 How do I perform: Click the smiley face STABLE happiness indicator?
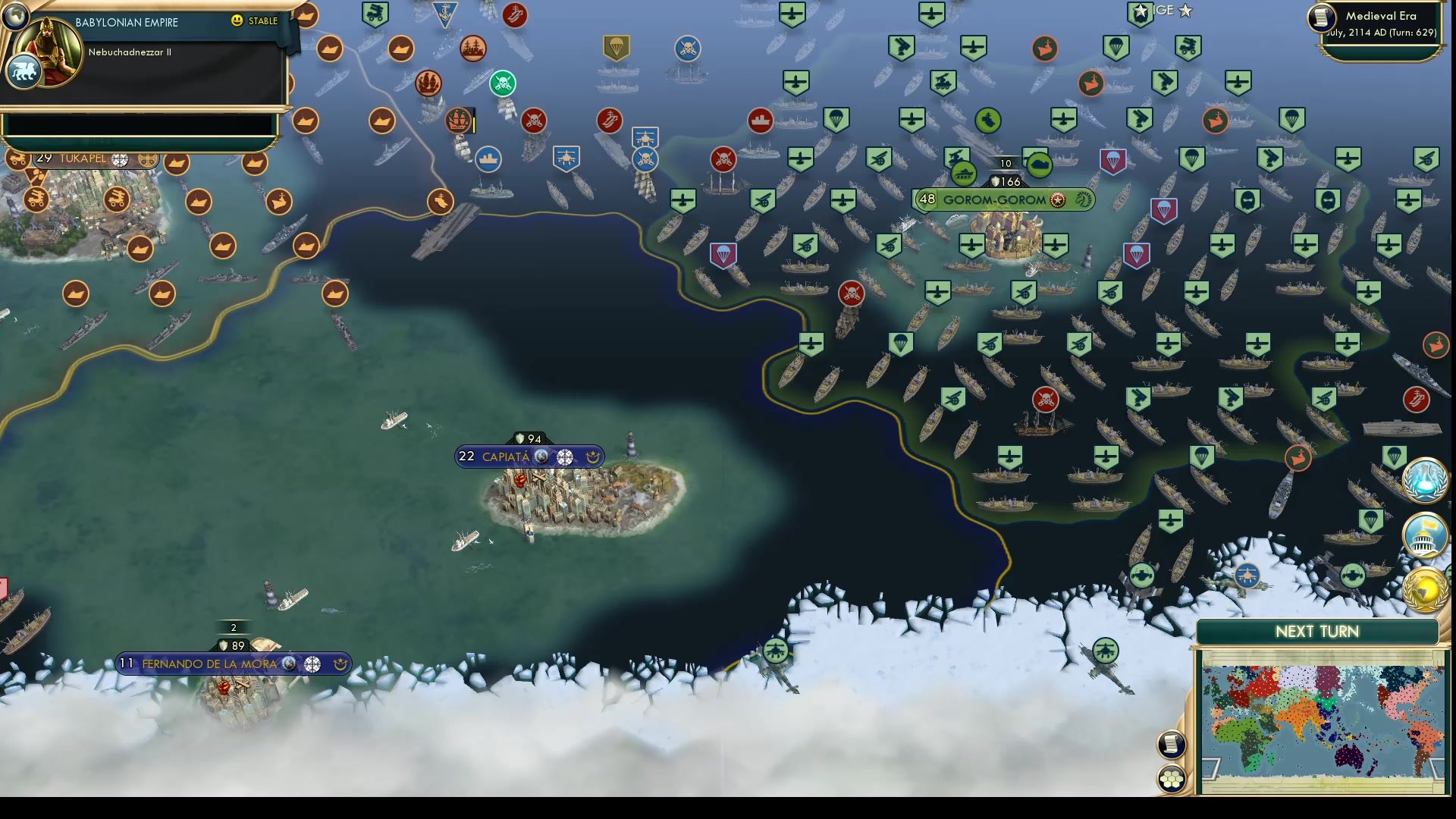(x=238, y=21)
